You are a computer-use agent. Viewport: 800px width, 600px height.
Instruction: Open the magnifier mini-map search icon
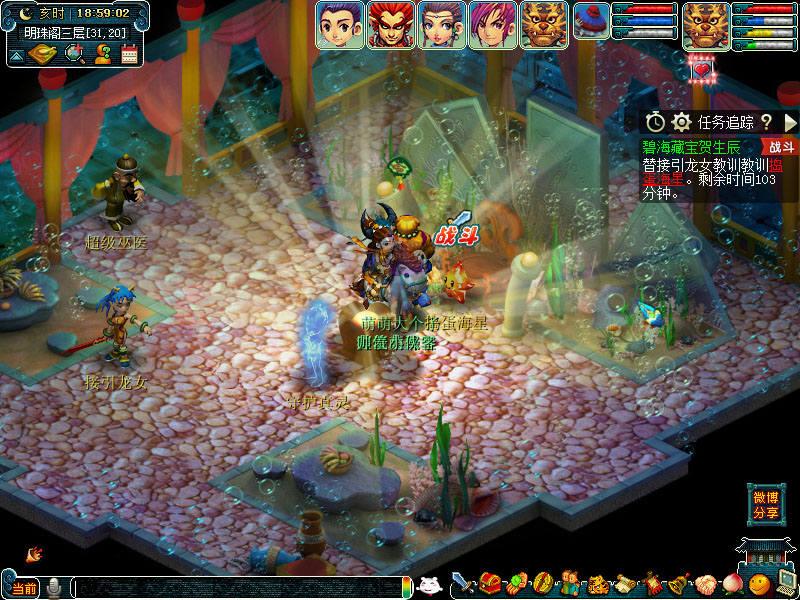click(73, 54)
